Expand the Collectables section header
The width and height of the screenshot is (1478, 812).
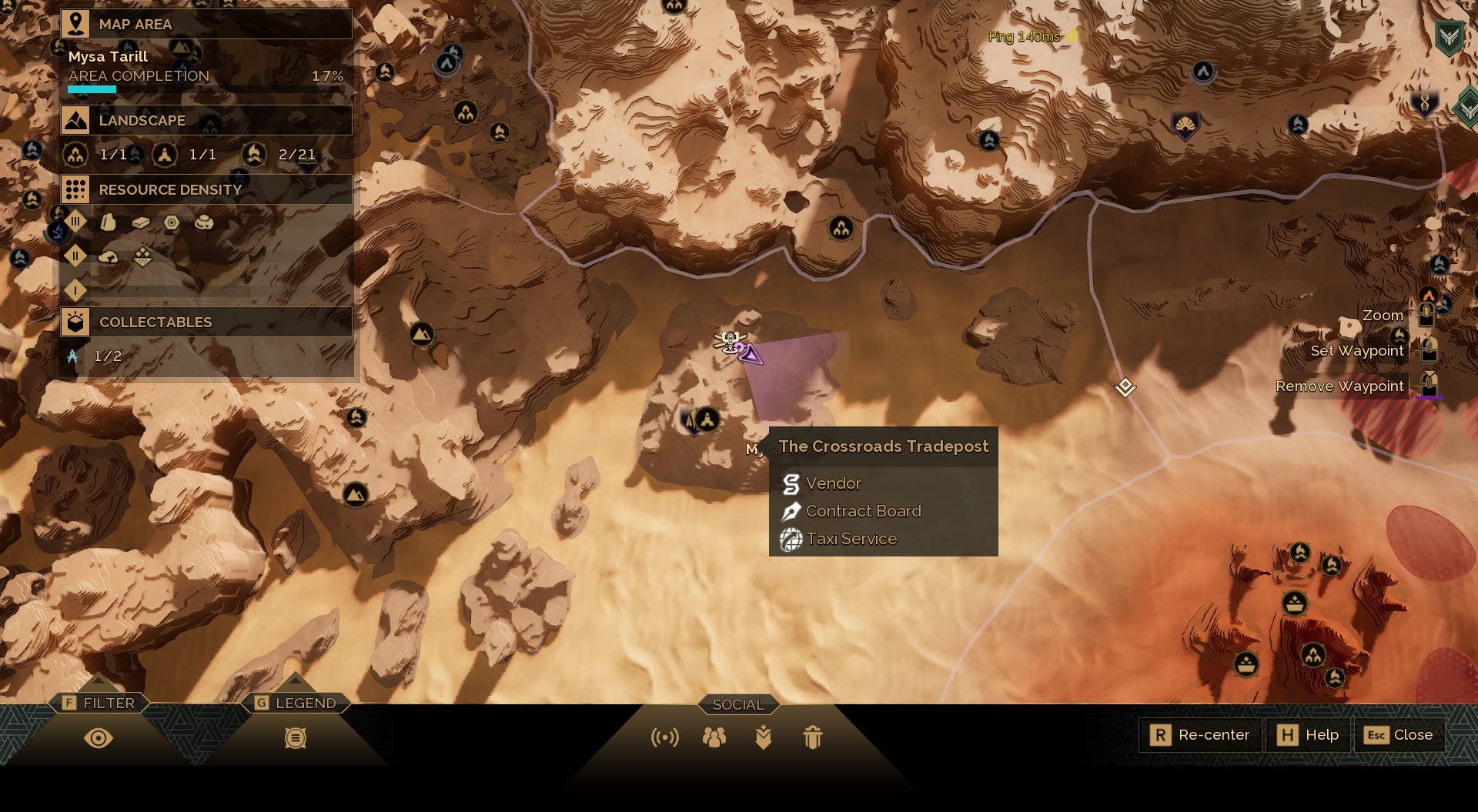(x=206, y=322)
